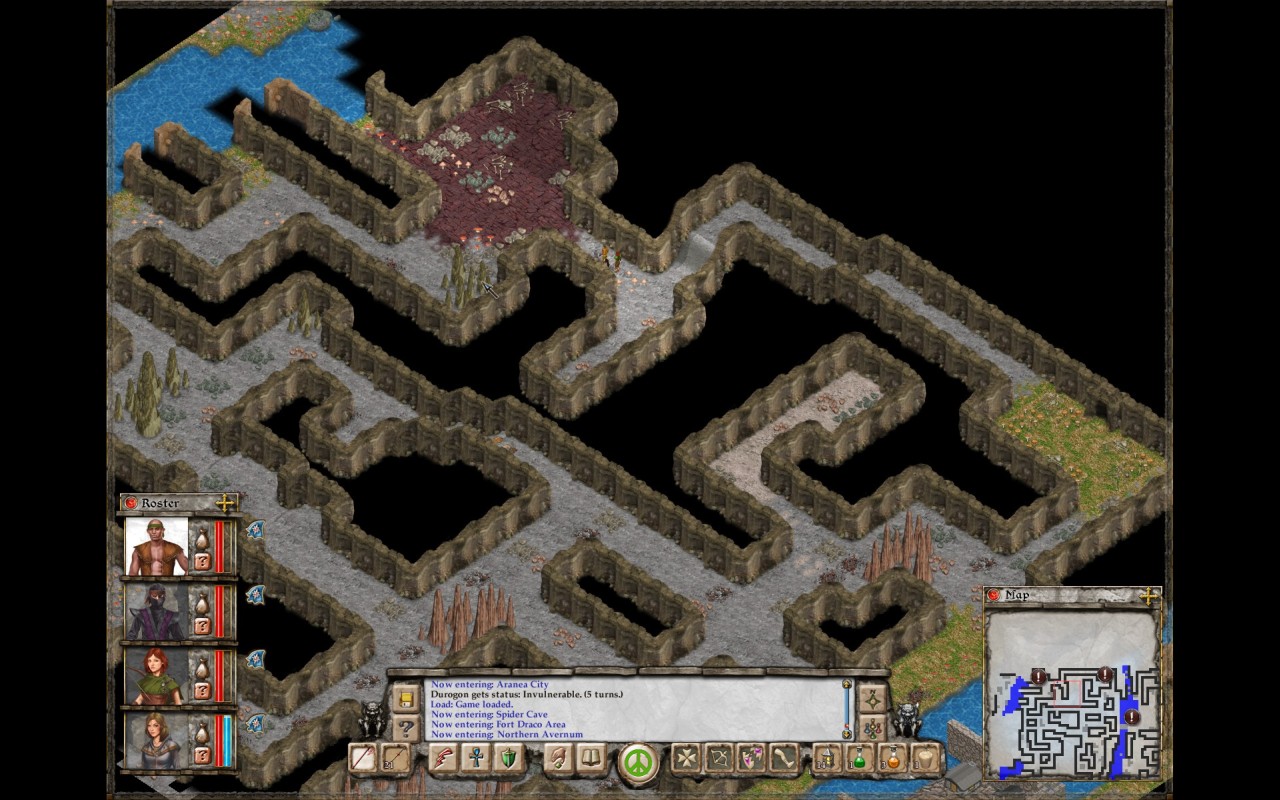Toggle the shield badge beside the first character

pos(255,531)
